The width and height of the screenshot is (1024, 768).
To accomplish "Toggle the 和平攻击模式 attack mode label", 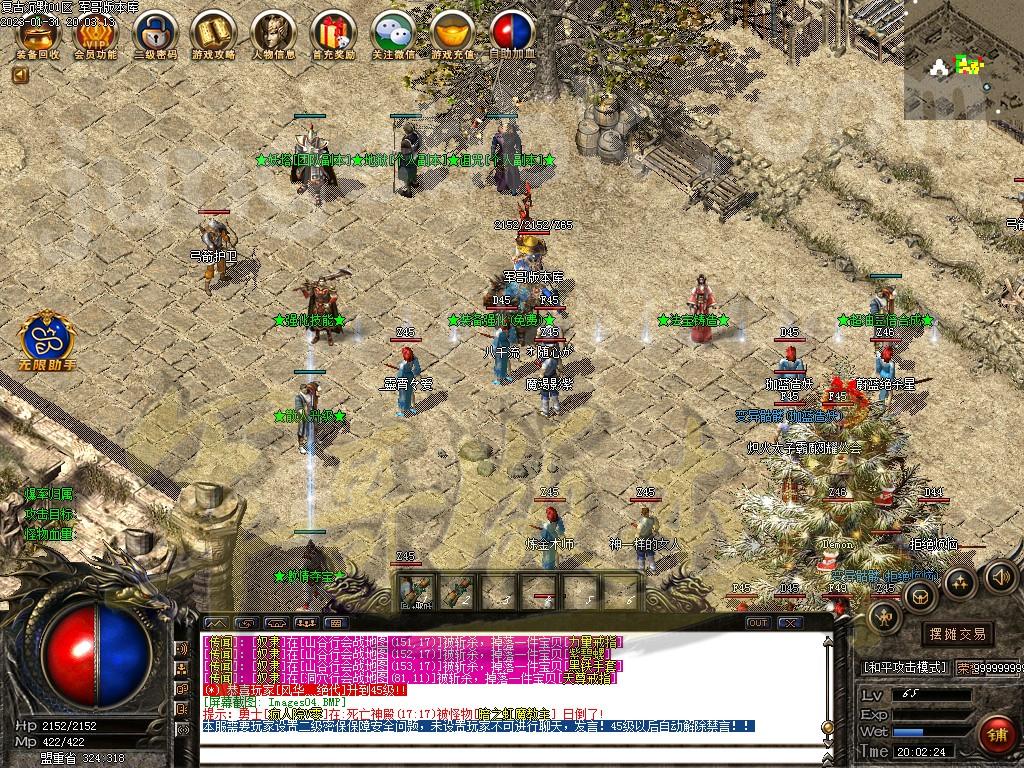I will tap(904, 667).
